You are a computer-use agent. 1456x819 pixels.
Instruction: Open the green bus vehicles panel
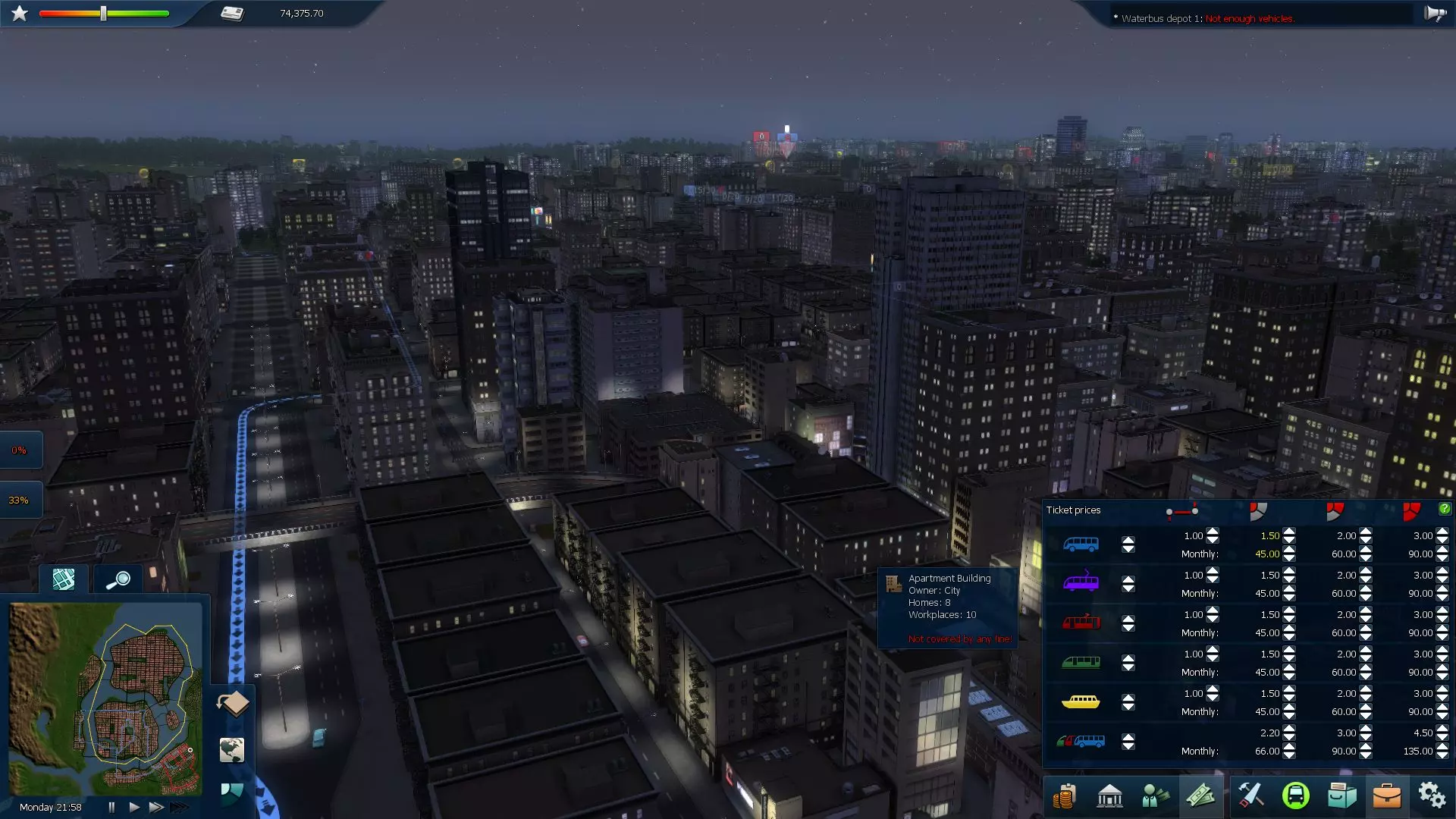point(1295,795)
